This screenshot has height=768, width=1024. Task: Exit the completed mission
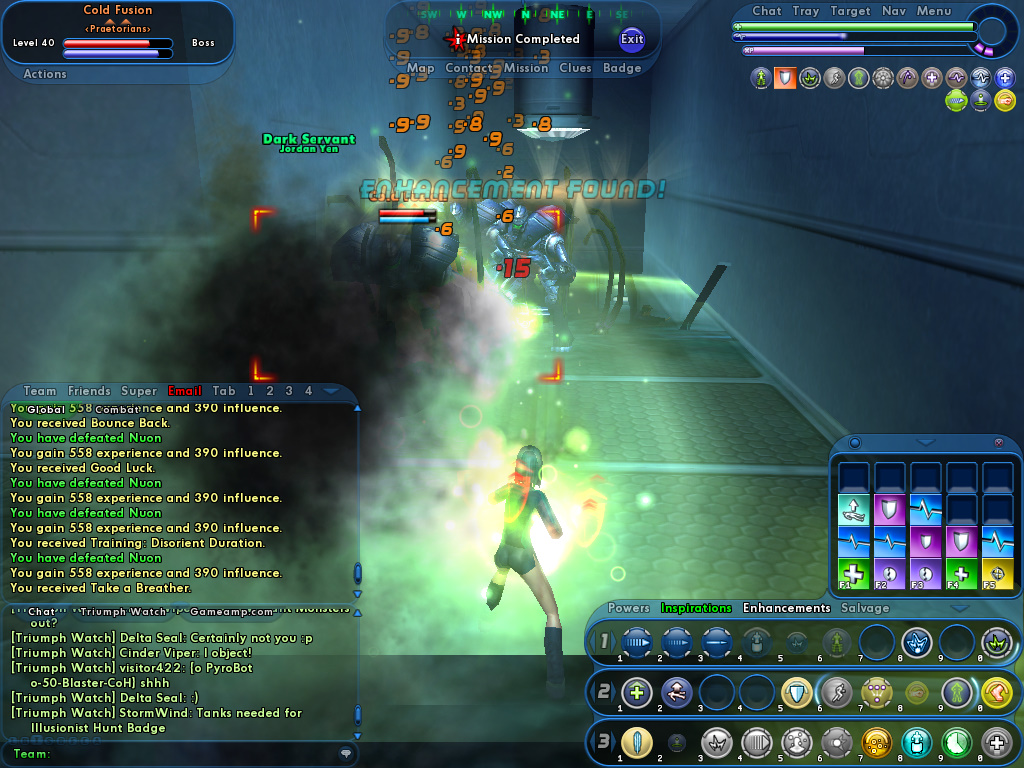(x=632, y=39)
